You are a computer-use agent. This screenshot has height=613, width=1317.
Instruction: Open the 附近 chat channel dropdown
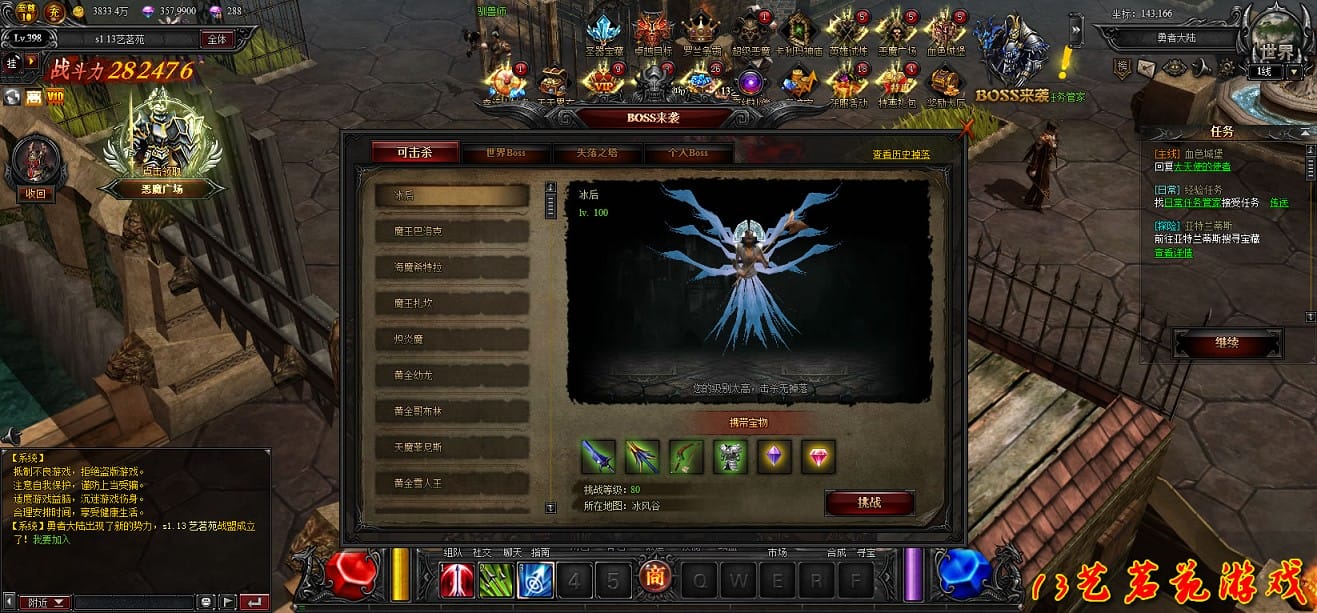[48, 603]
